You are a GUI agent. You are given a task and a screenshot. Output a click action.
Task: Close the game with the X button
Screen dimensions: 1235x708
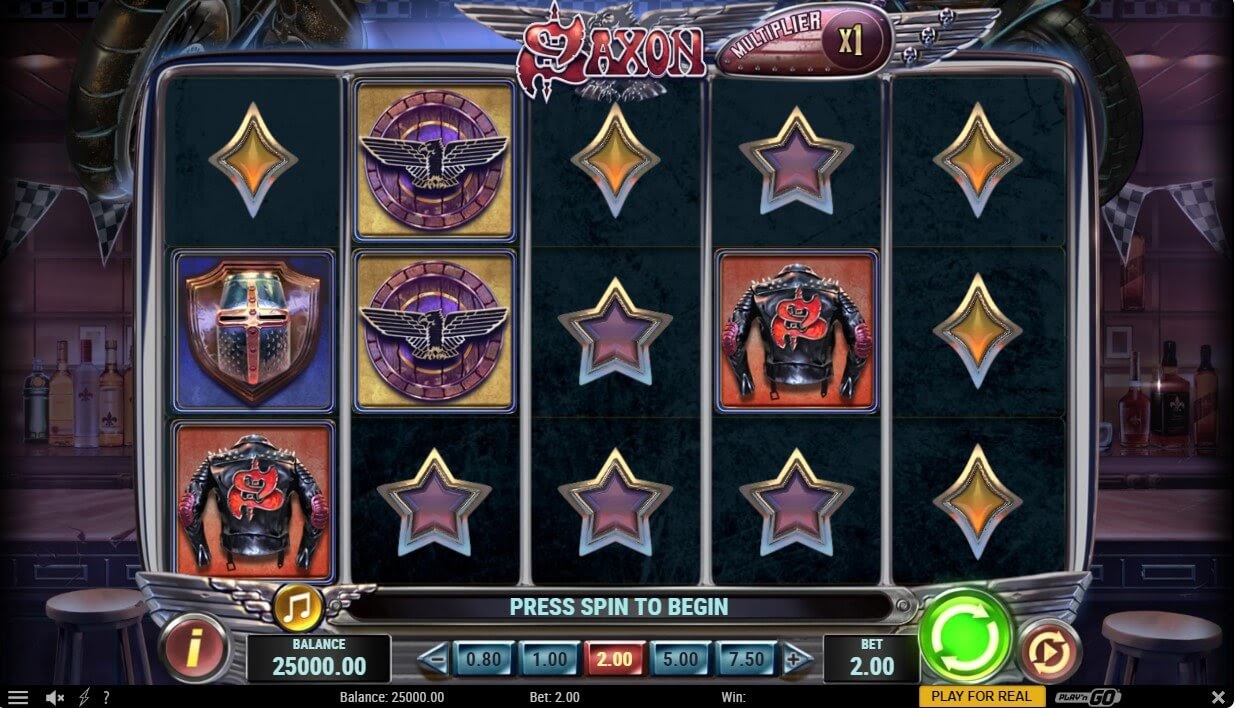point(1218,697)
